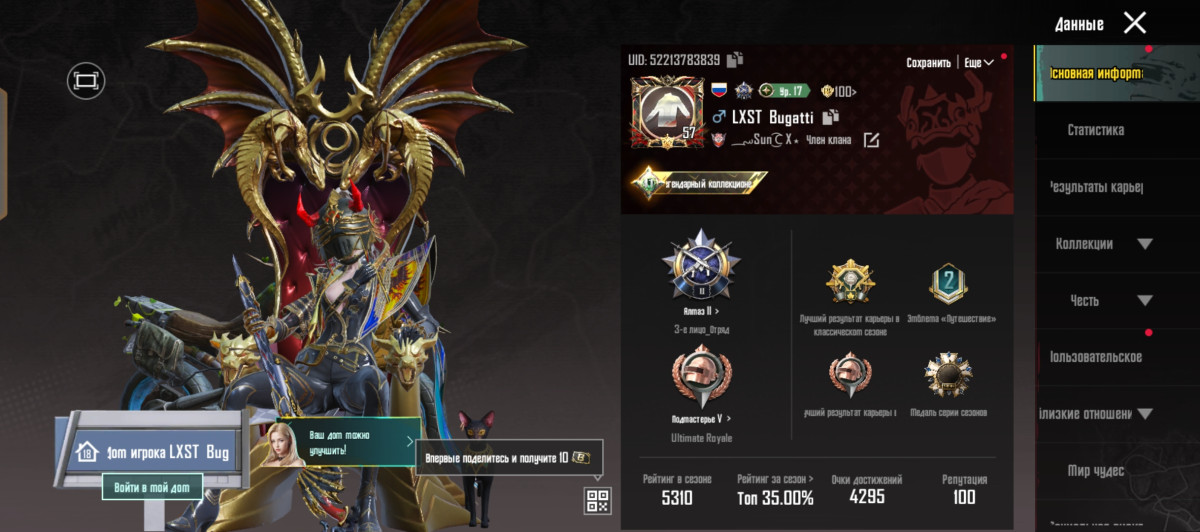Enter my home via Войти в мой дом
The image size is (1200, 532).
(152, 486)
